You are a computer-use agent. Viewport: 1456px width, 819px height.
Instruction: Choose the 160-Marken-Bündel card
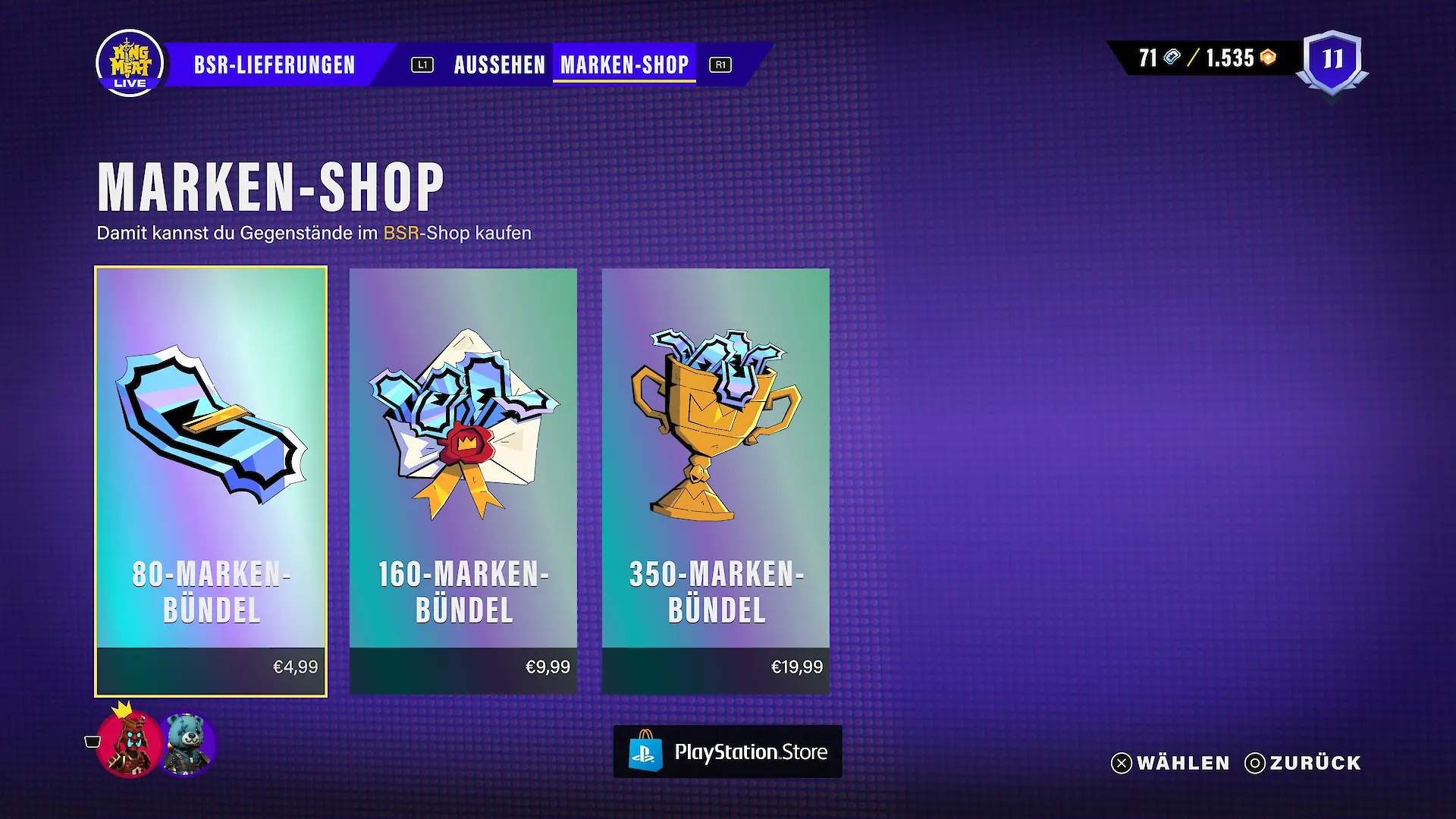463,481
